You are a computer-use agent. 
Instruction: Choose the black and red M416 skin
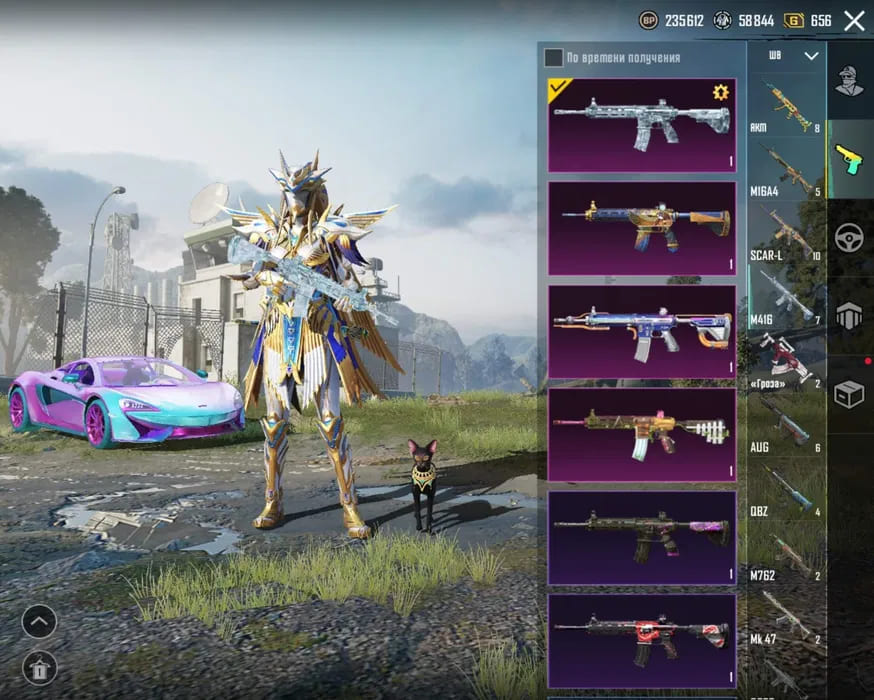tap(641, 641)
